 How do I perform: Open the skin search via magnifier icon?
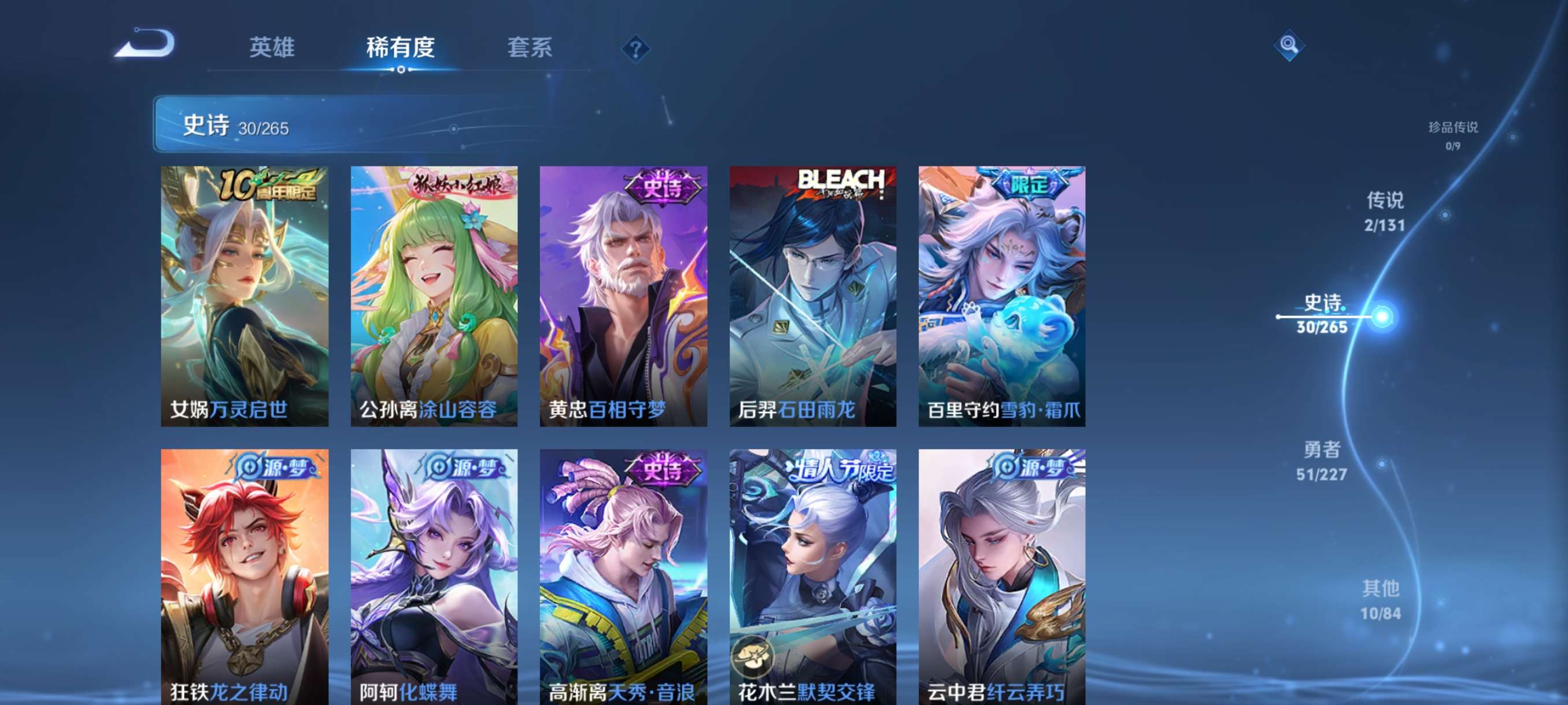[1290, 46]
